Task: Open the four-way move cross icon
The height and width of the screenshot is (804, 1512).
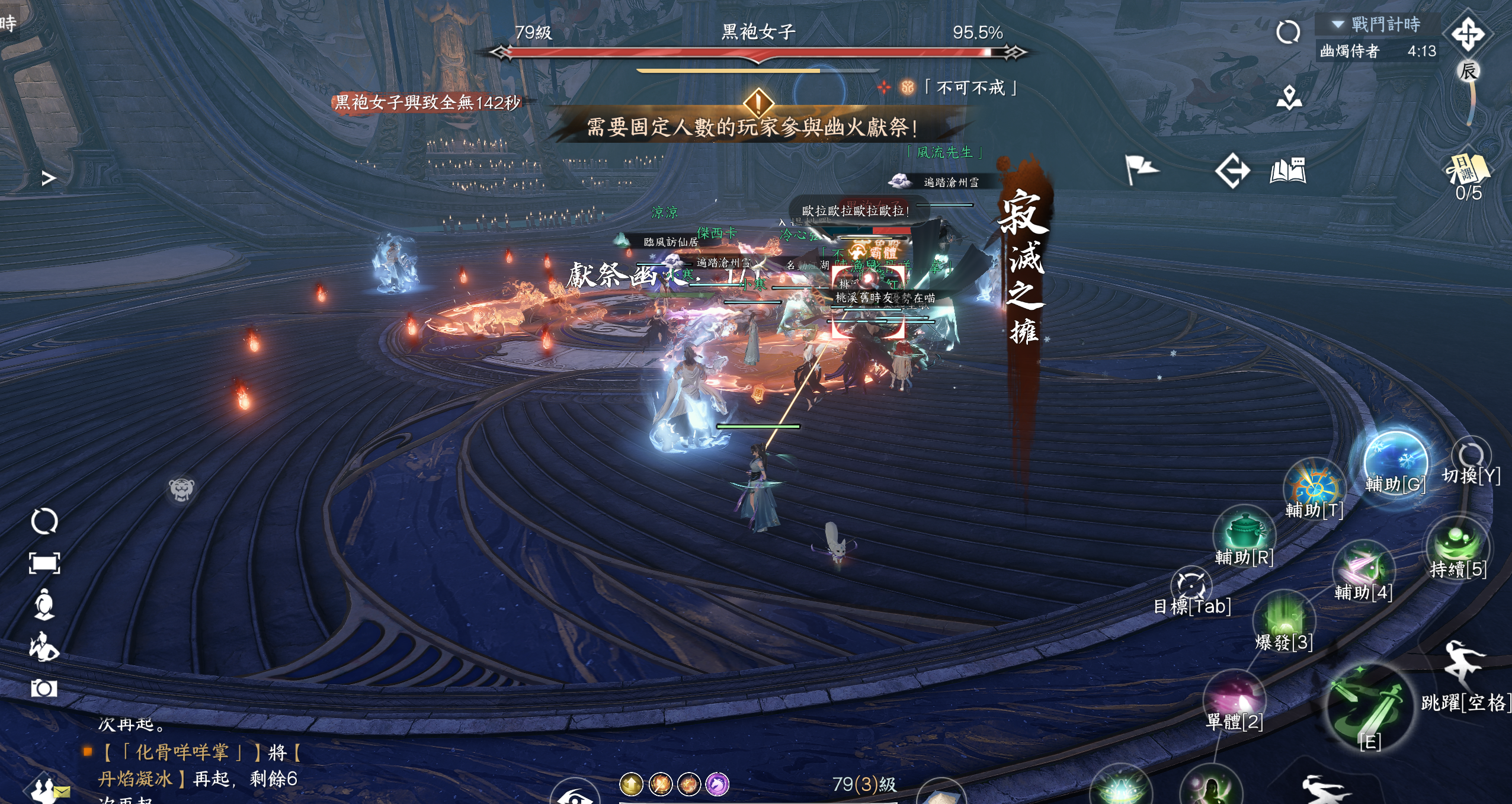Action: 1468,33
